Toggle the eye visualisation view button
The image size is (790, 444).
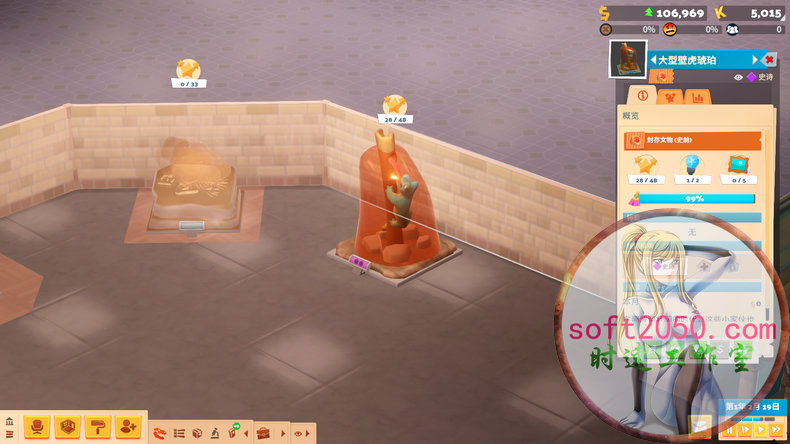pyautogui.click(x=298, y=433)
